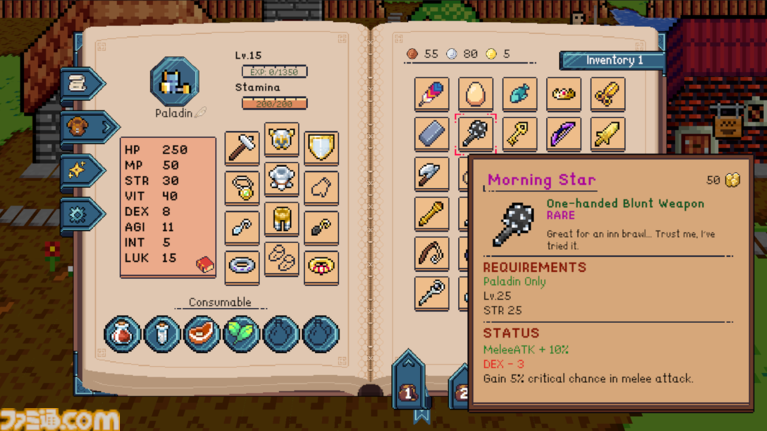The image size is (767, 431).
Task: Select the feather item slot
Action: (x=432, y=94)
